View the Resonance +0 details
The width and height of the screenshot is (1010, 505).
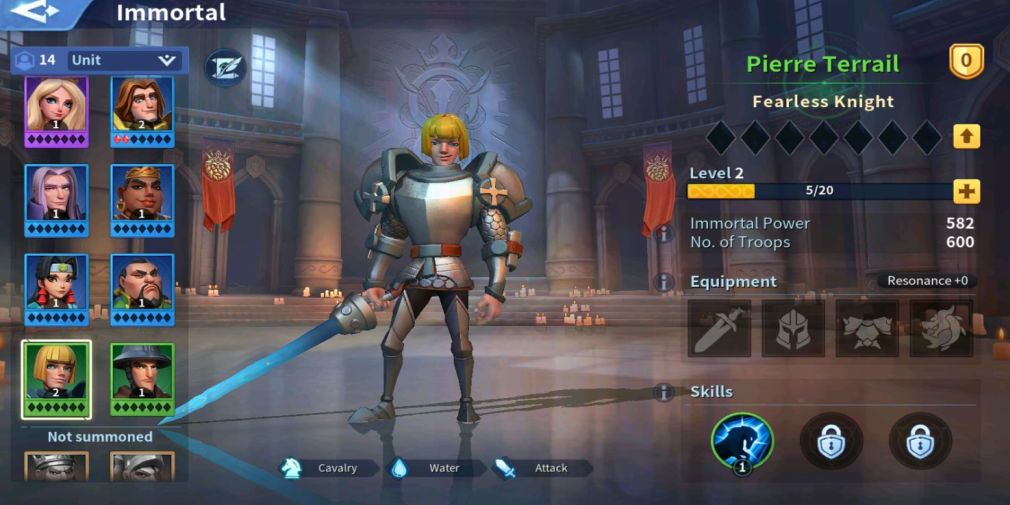(x=927, y=281)
